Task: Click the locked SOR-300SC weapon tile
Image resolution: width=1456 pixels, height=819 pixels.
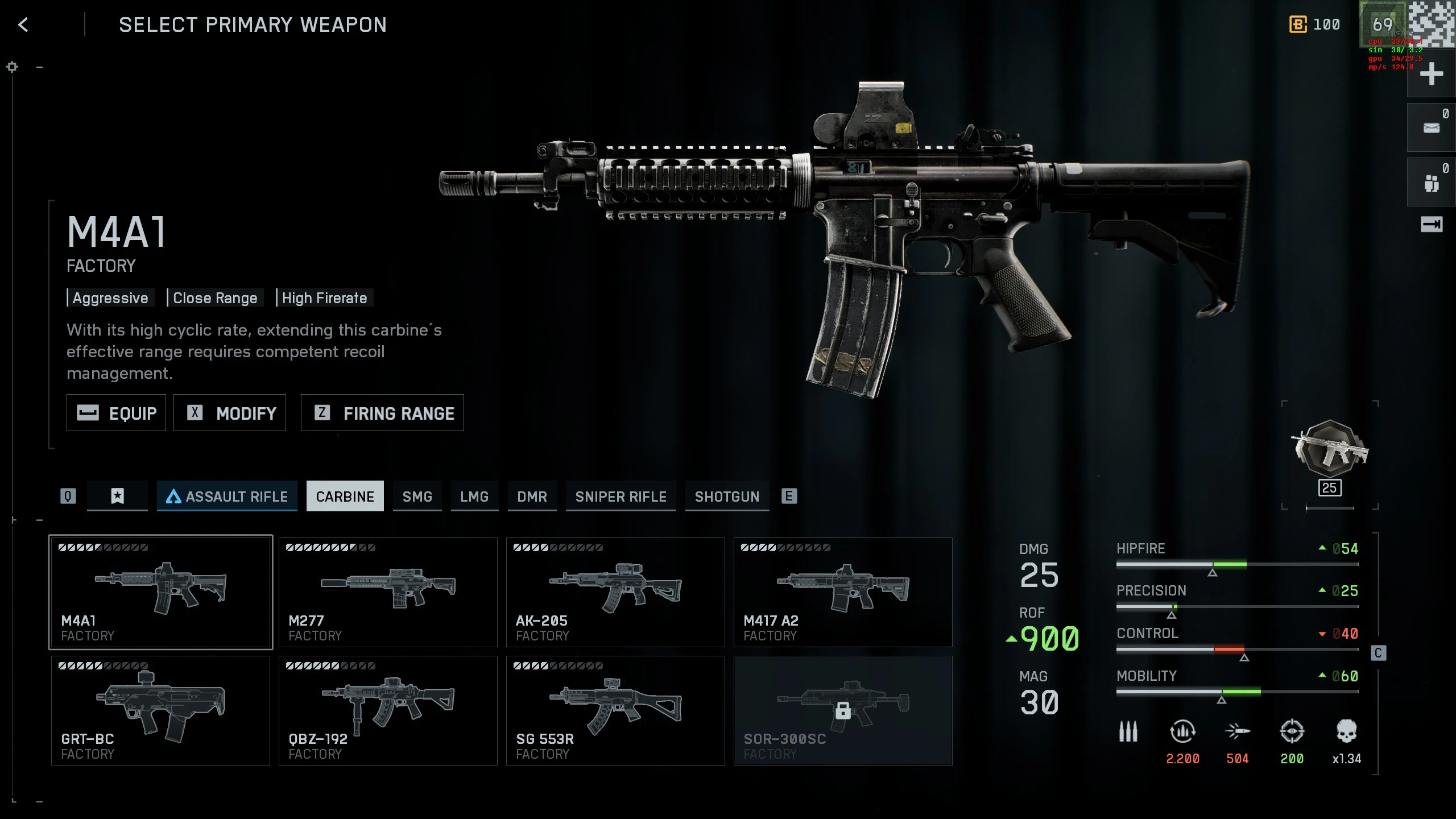Action: [843, 710]
